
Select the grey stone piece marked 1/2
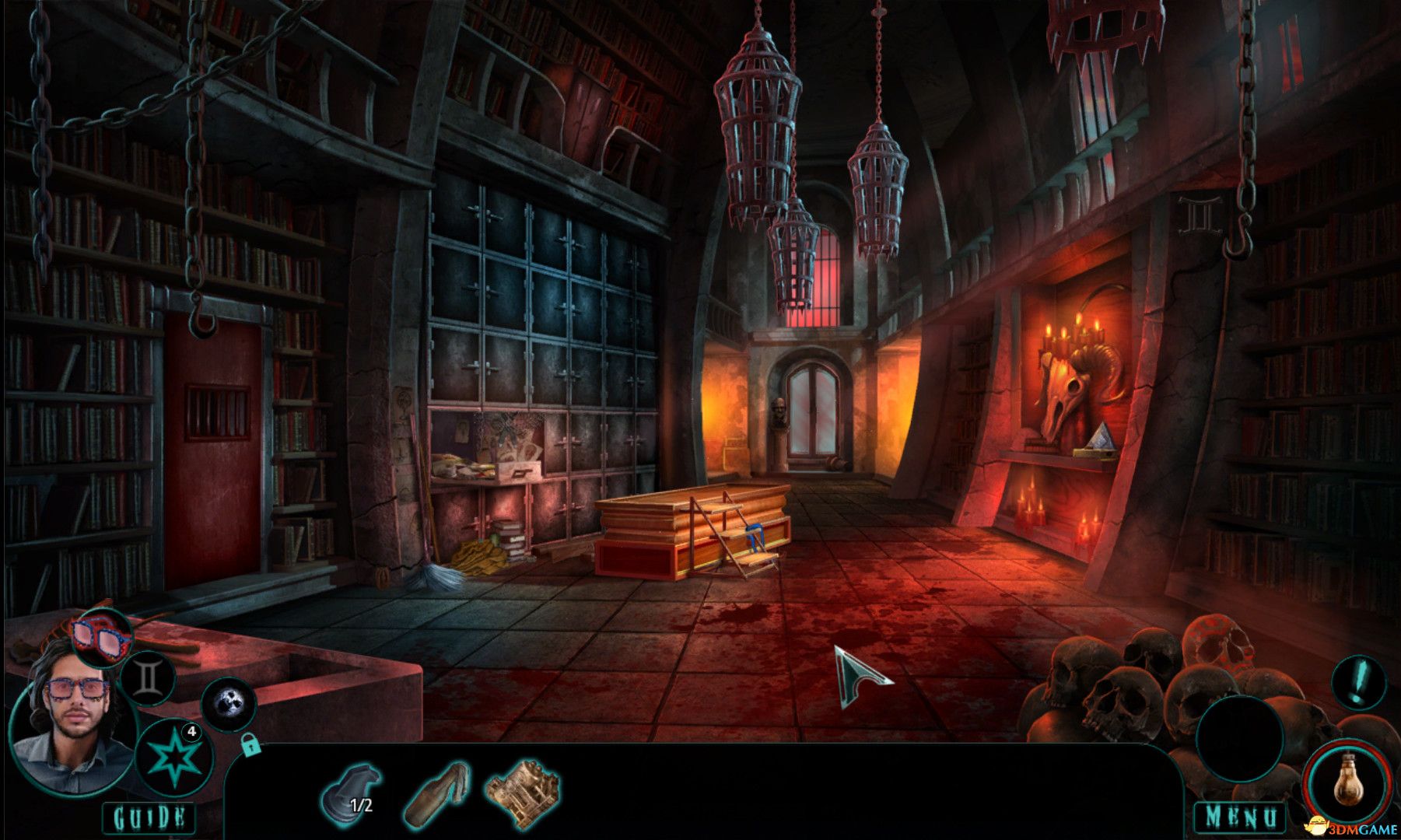pyautogui.click(x=351, y=792)
